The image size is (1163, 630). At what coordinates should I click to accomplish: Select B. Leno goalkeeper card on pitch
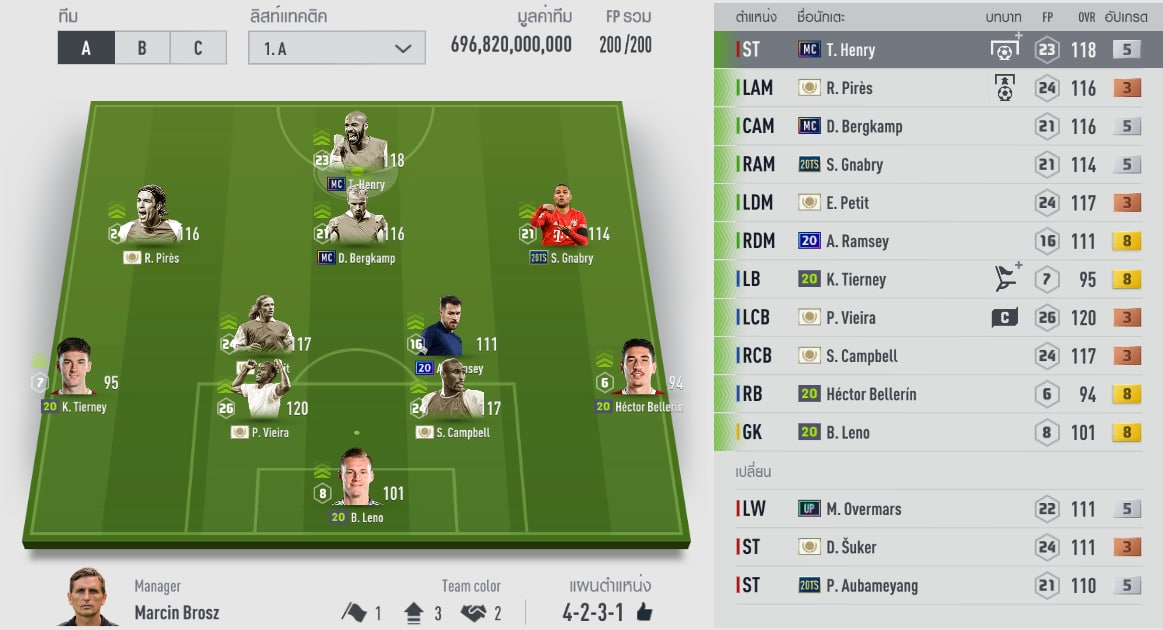tap(355, 482)
